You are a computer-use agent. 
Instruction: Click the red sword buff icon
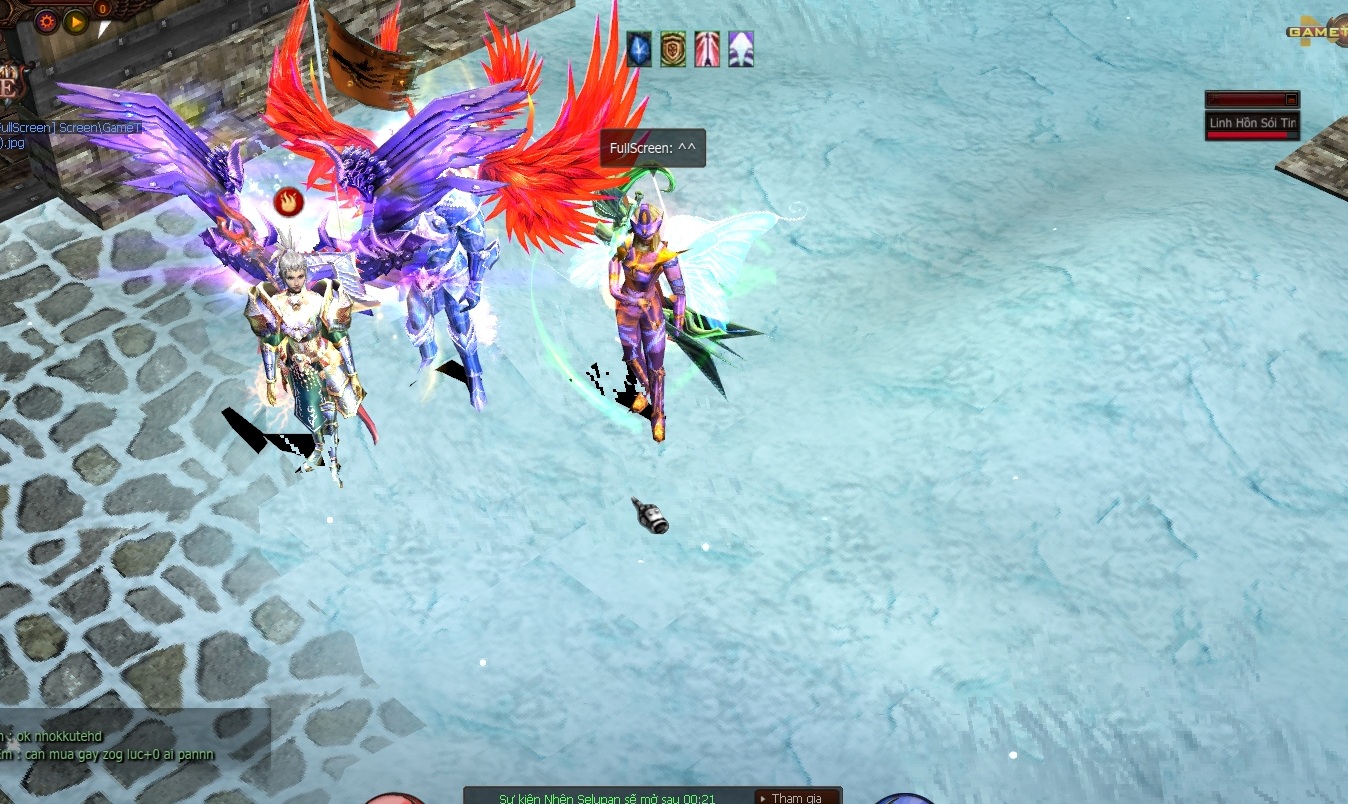pos(707,49)
